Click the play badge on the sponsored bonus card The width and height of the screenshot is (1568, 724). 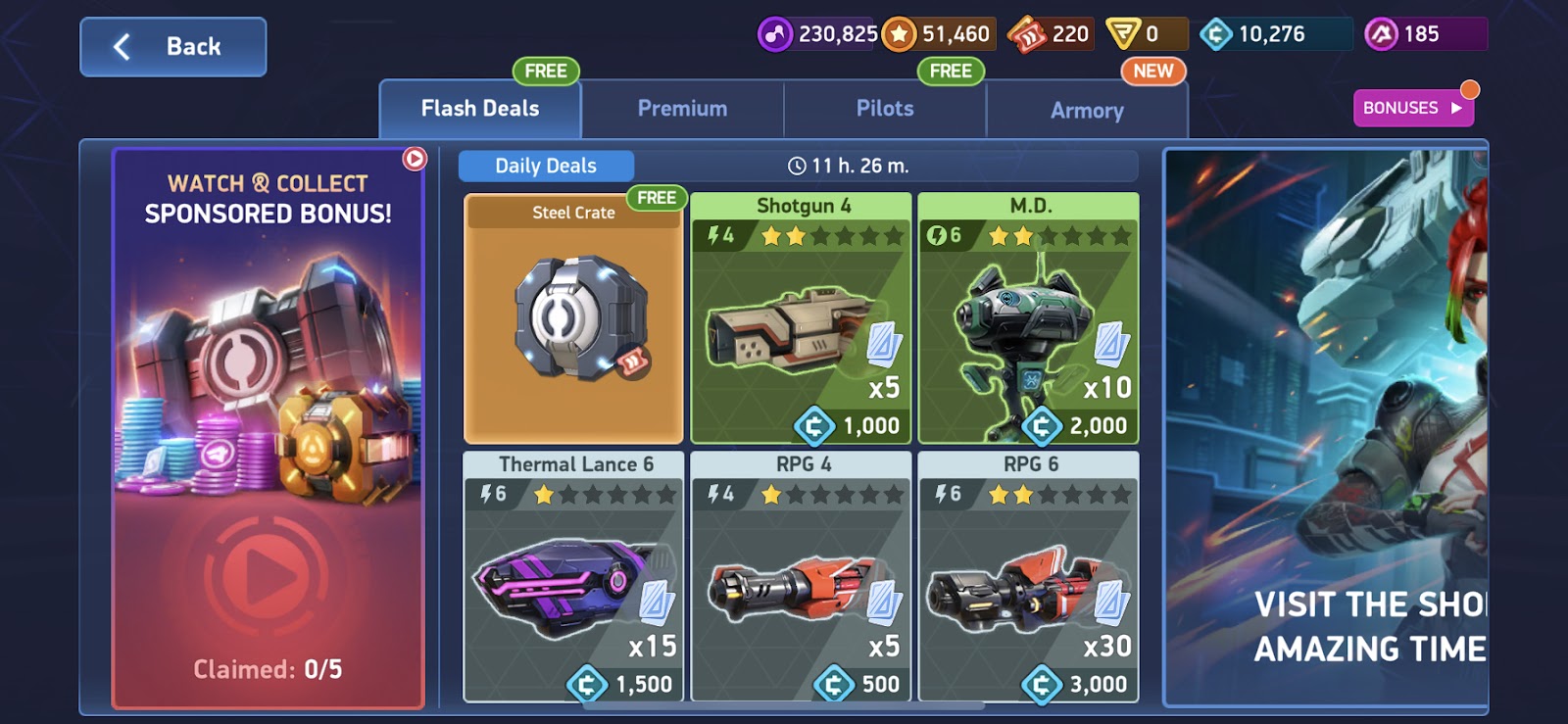[x=416, y=157]
